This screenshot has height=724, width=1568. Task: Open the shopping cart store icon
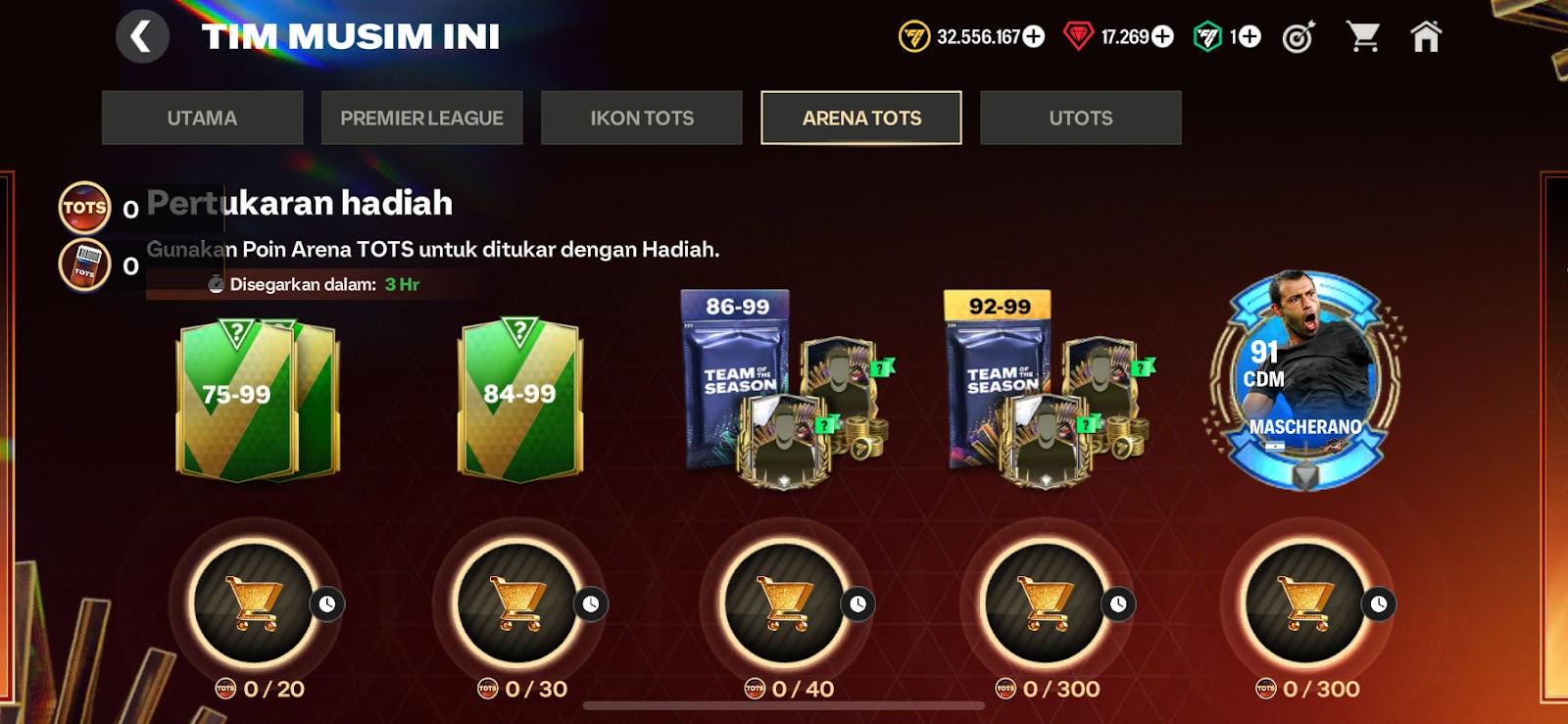tap(1363, 37)
